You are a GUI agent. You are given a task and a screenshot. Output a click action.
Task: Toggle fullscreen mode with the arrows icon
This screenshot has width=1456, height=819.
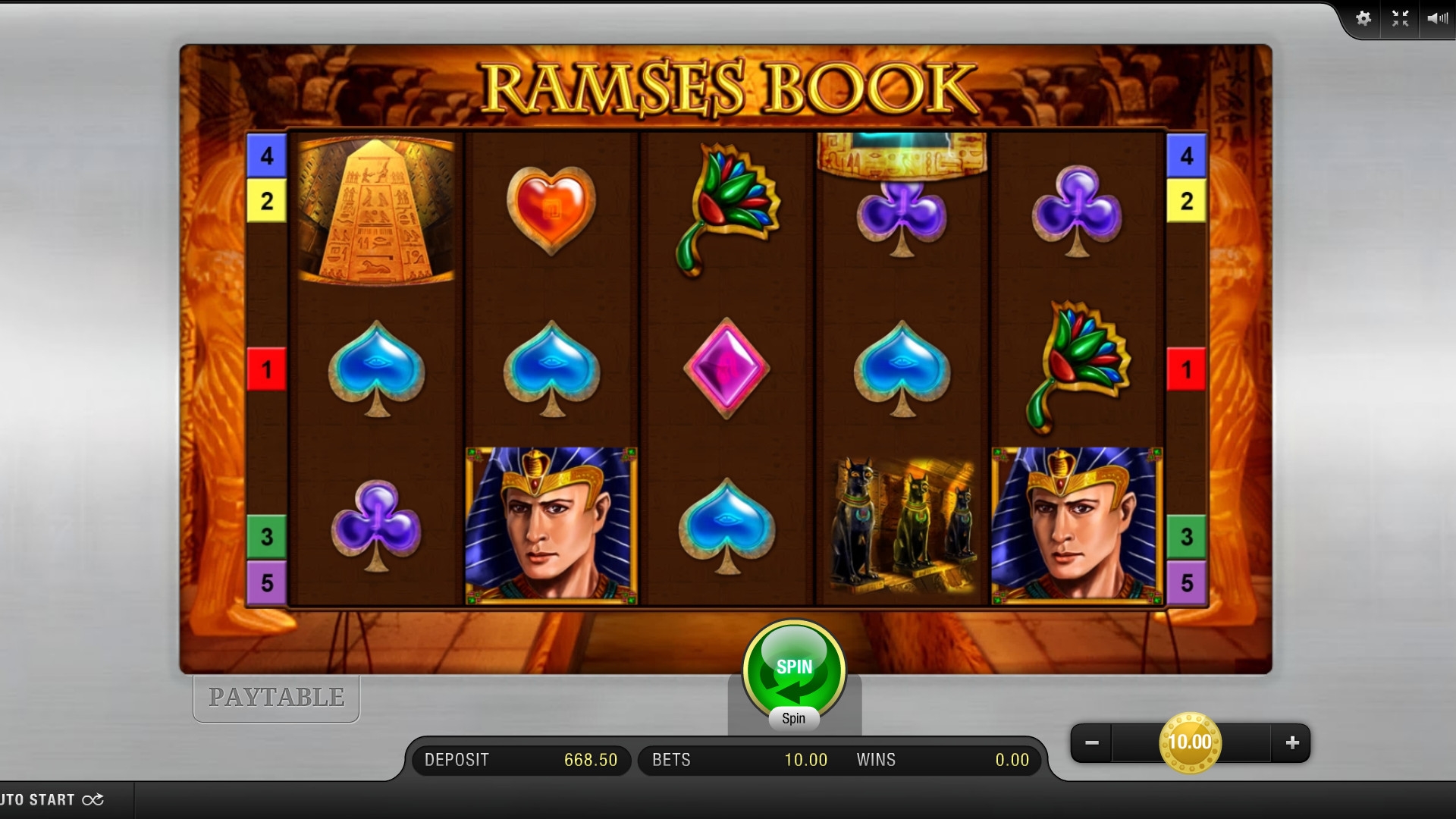(x=1400, y=19)
